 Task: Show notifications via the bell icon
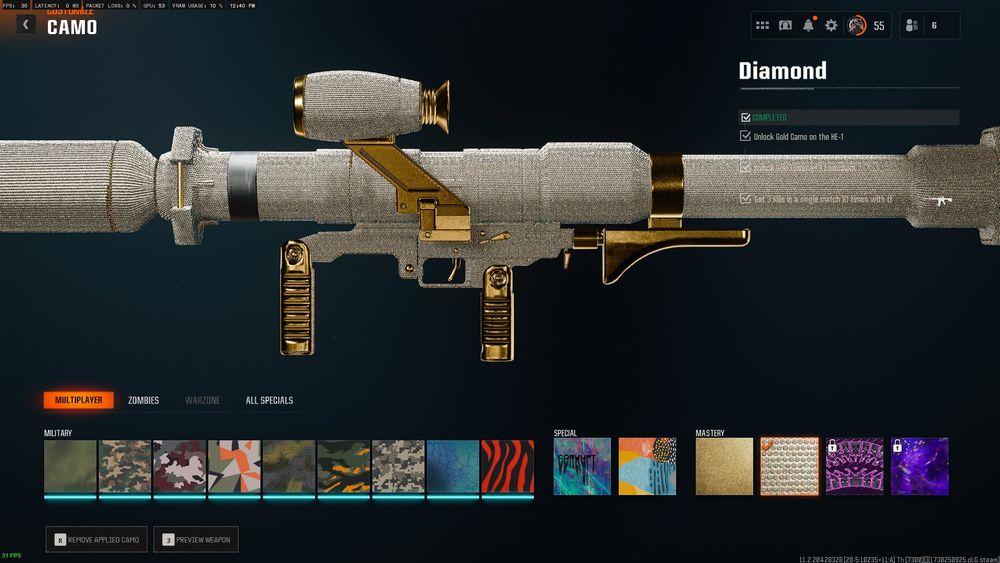tap(808, 25)
